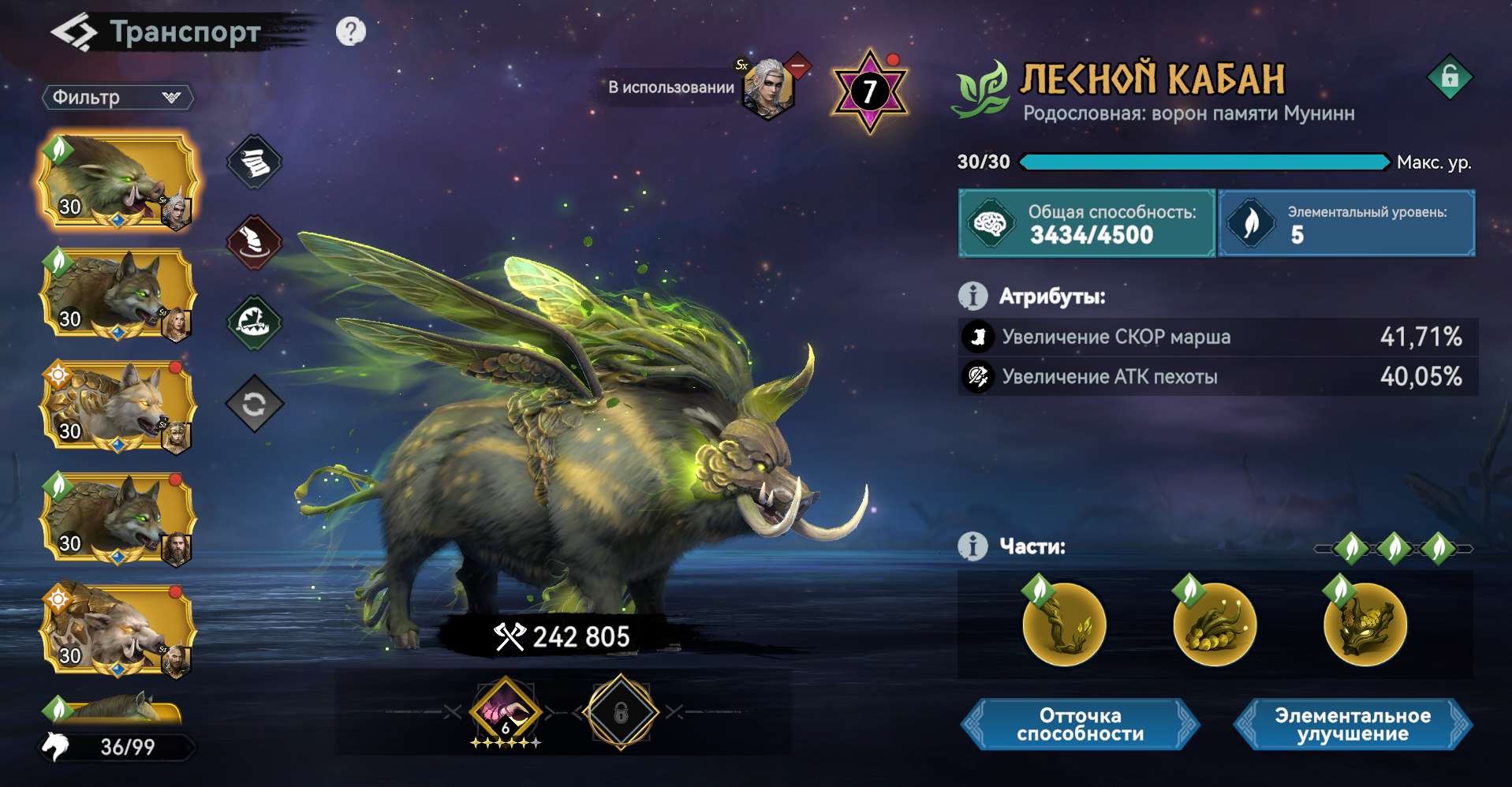Expand the Фильтр dropdown
Viewport: 1512px width, 787px height.
point(118,97)
